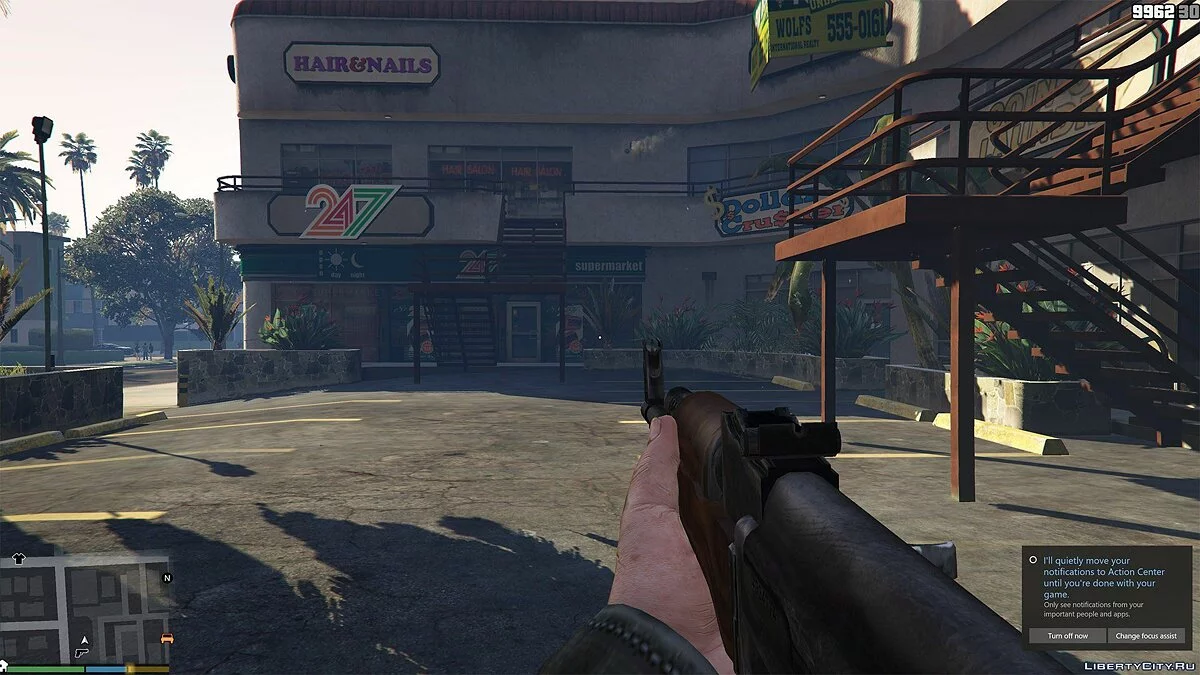Select the white house marker at minimap corner
Image resolution: width=1200 pixels, height=675 pixels.
click(5, 663)
